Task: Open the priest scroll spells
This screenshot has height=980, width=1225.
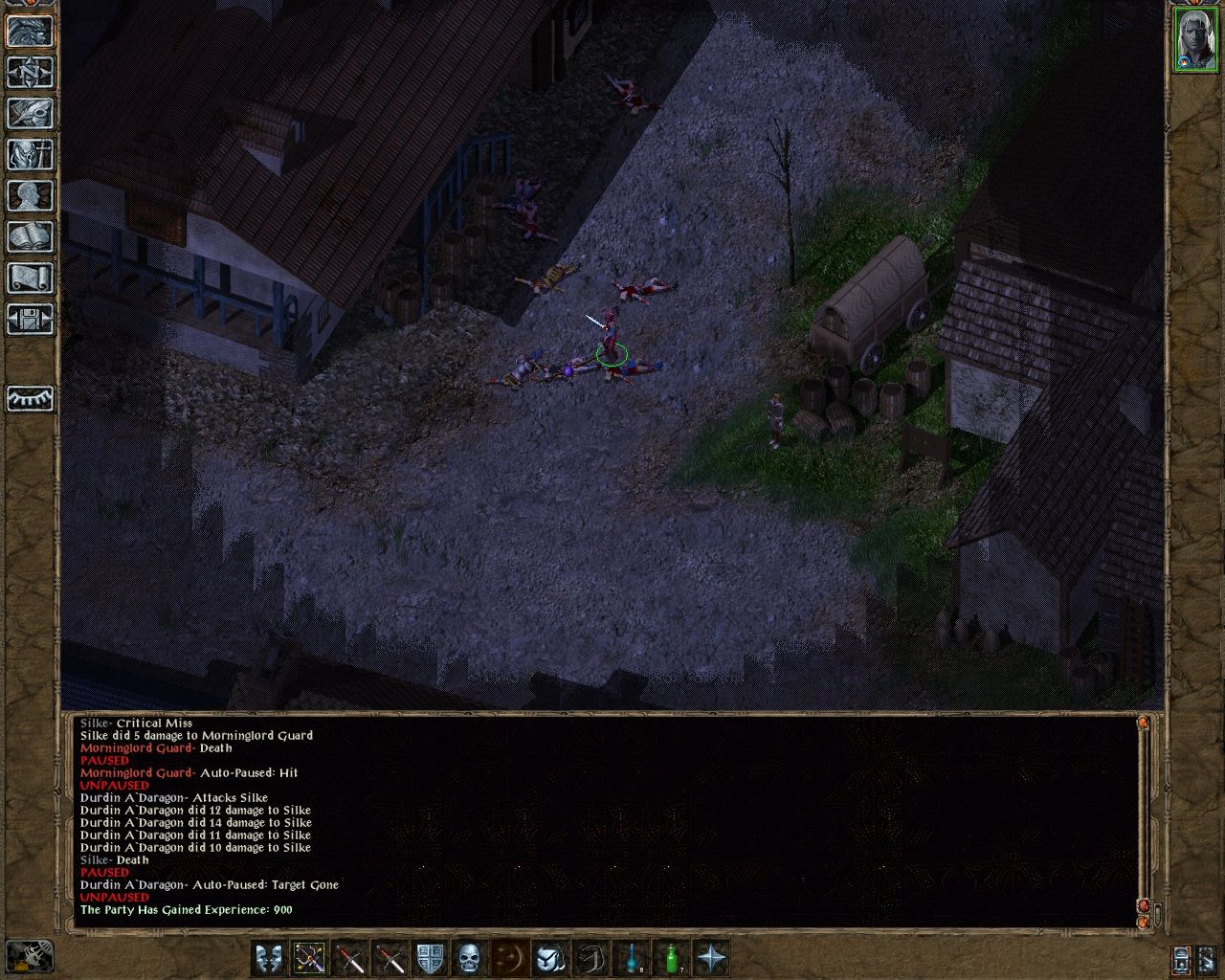Action: [28, 278]
